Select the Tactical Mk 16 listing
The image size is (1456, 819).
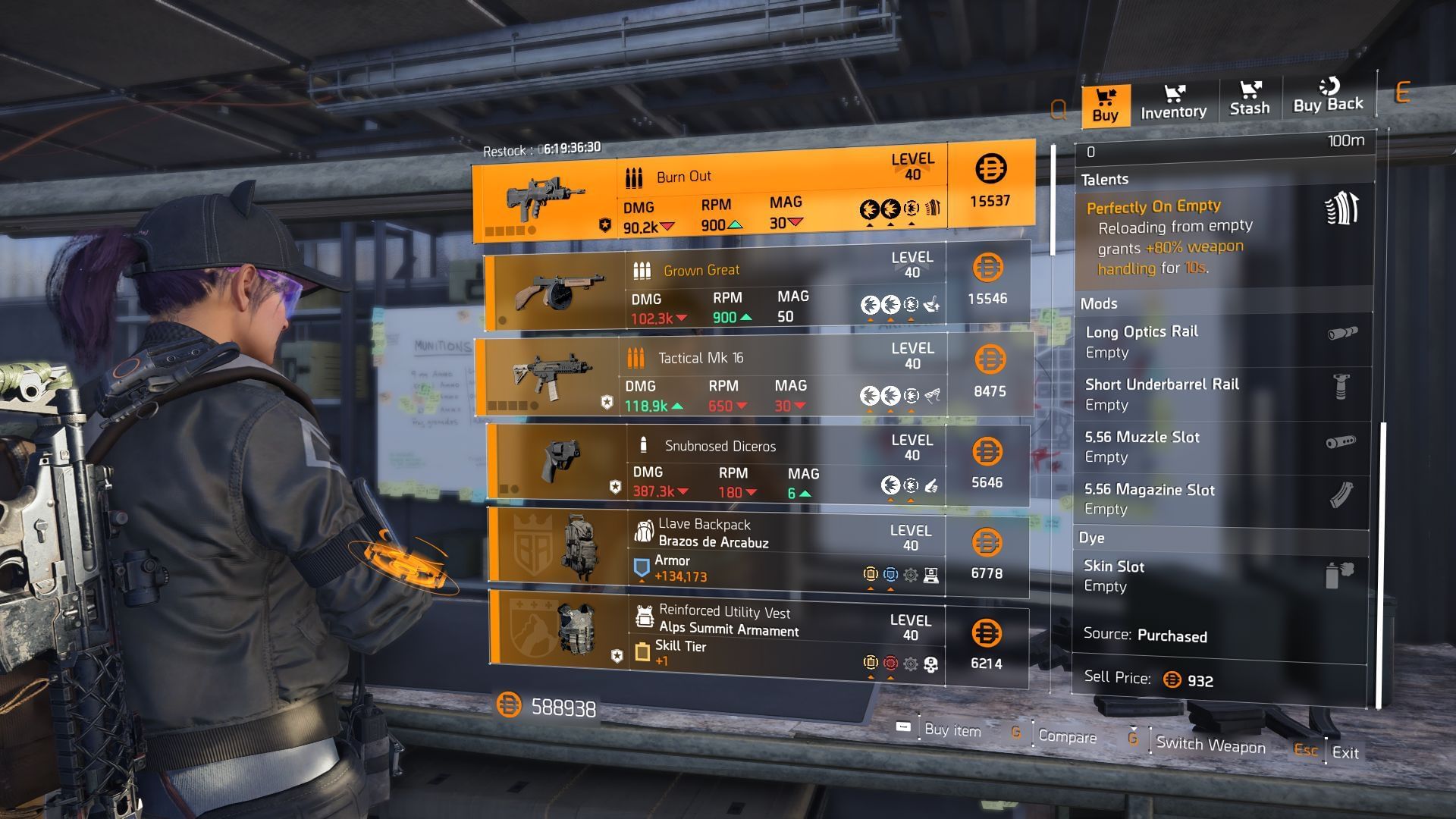click(x=754, y=377)
